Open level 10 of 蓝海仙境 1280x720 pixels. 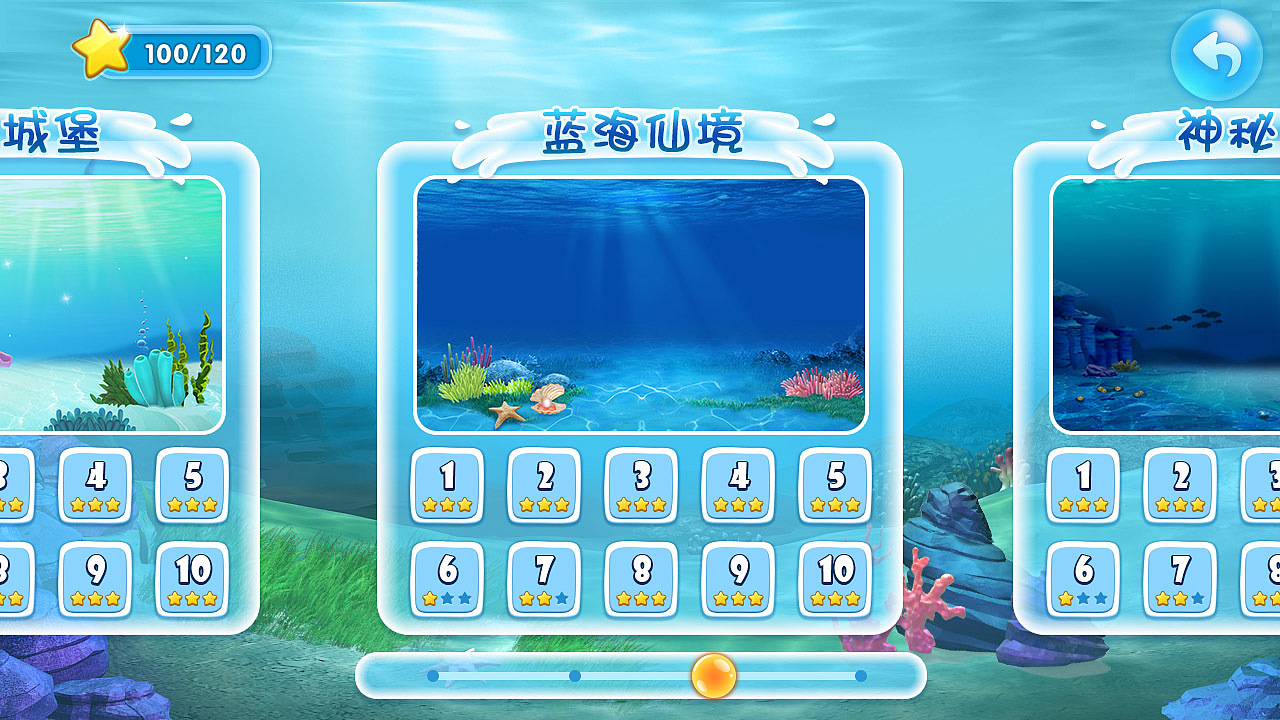833,580
